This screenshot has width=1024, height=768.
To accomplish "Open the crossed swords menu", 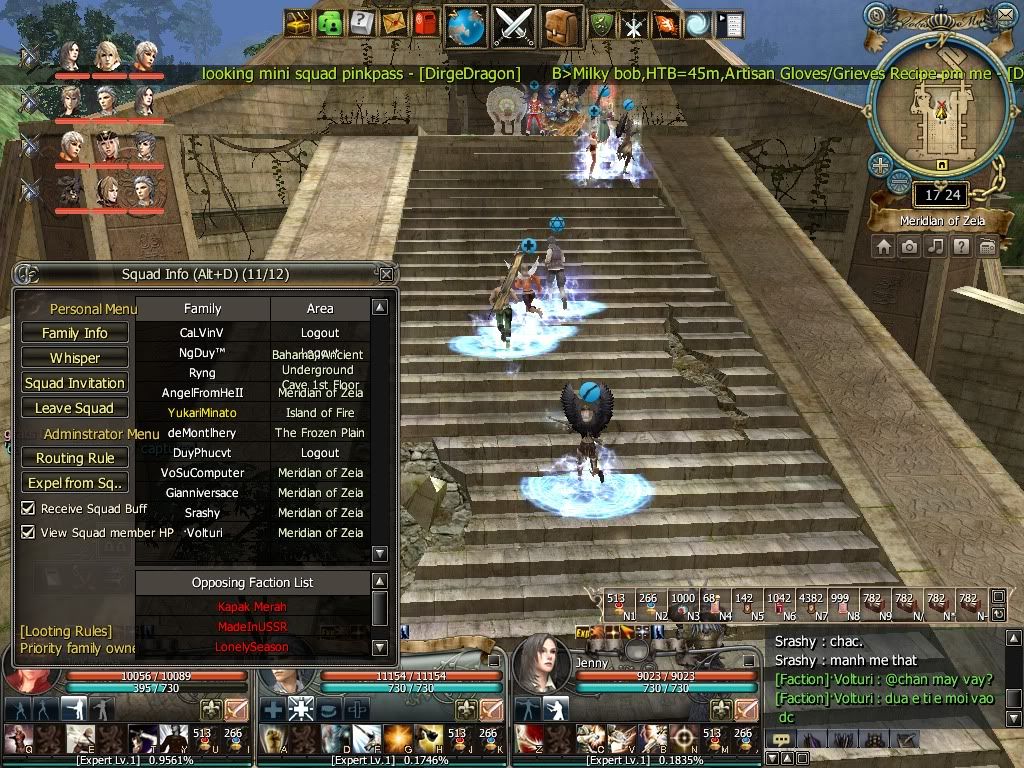I will pyautogui.click(x=514, y=24).
